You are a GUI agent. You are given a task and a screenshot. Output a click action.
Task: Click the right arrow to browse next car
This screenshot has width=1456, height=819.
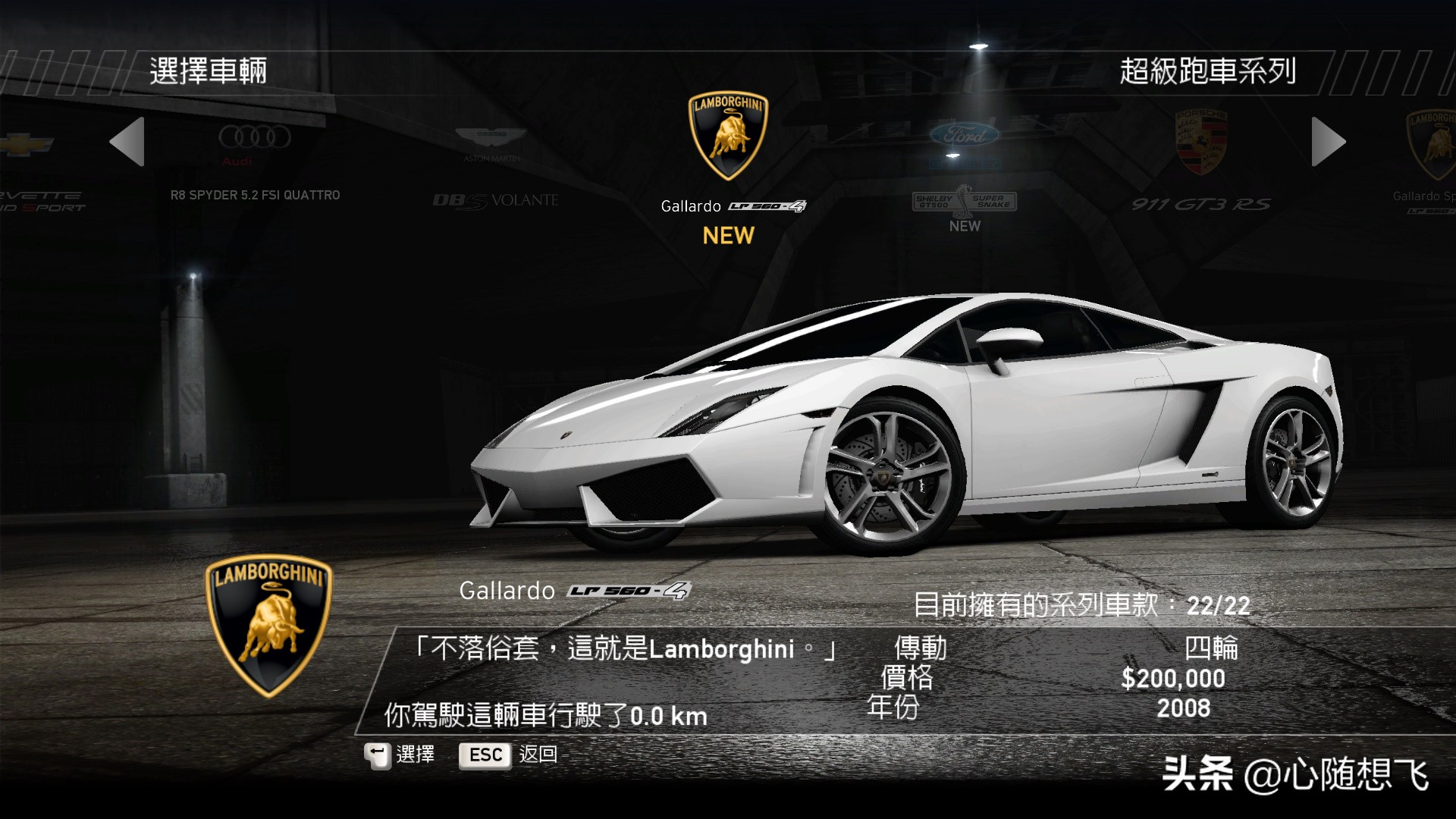coord(1329,142)
